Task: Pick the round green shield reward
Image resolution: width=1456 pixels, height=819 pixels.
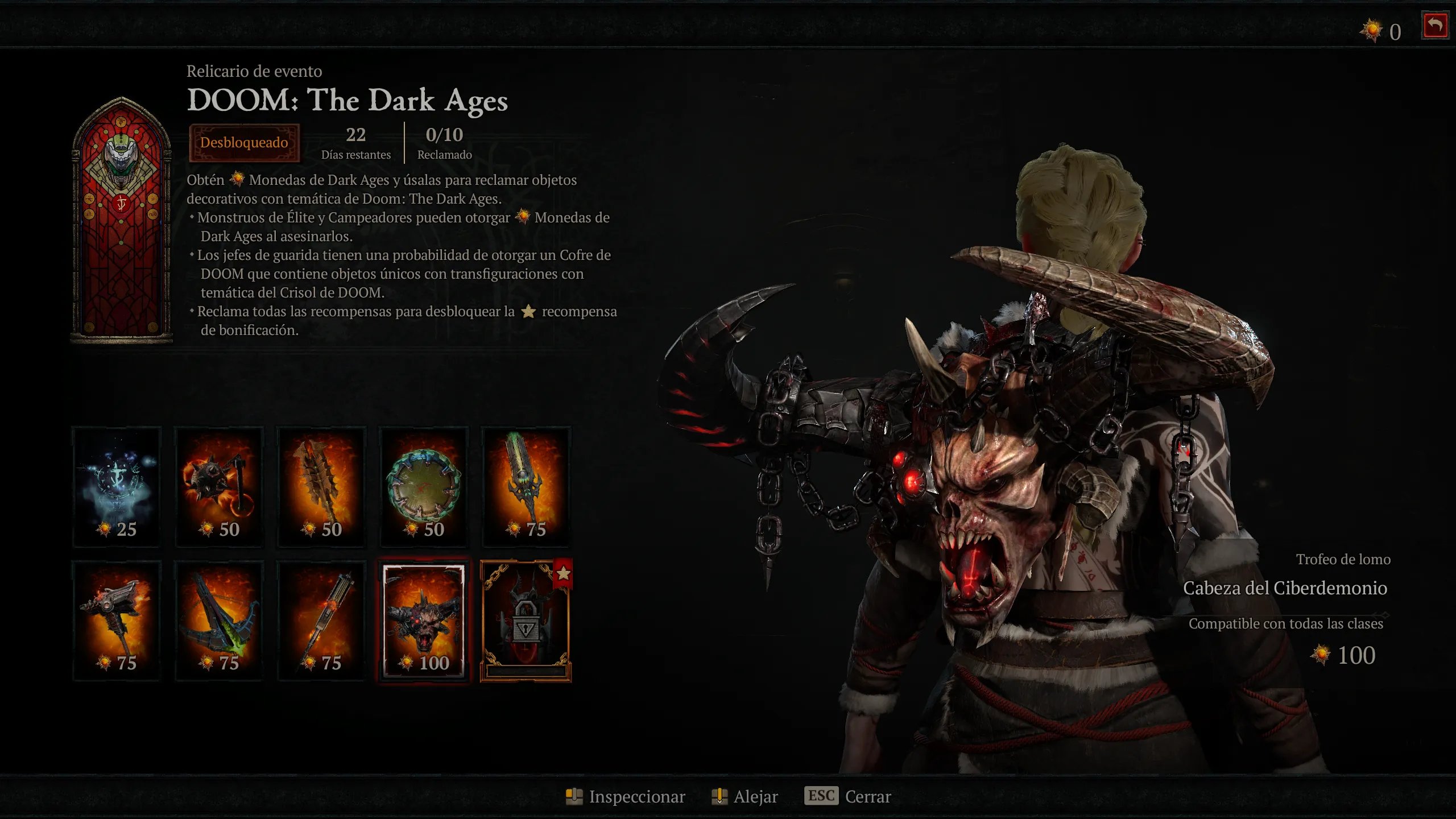Action: (424, 486)
